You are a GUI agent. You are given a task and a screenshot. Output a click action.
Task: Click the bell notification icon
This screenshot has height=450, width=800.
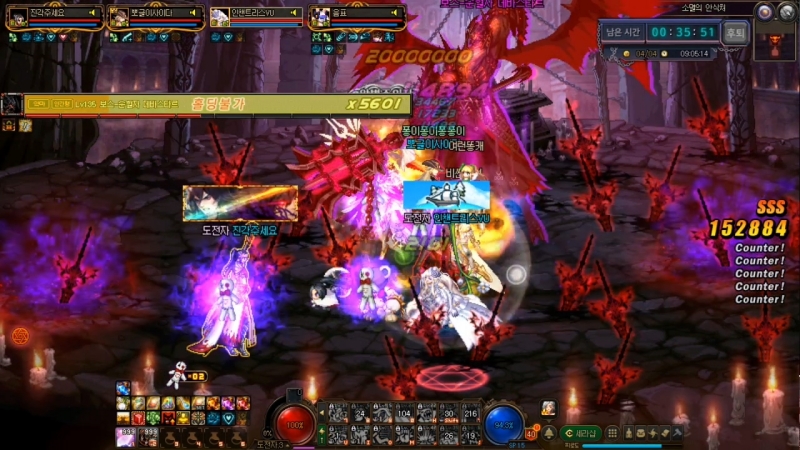point(548,433)
